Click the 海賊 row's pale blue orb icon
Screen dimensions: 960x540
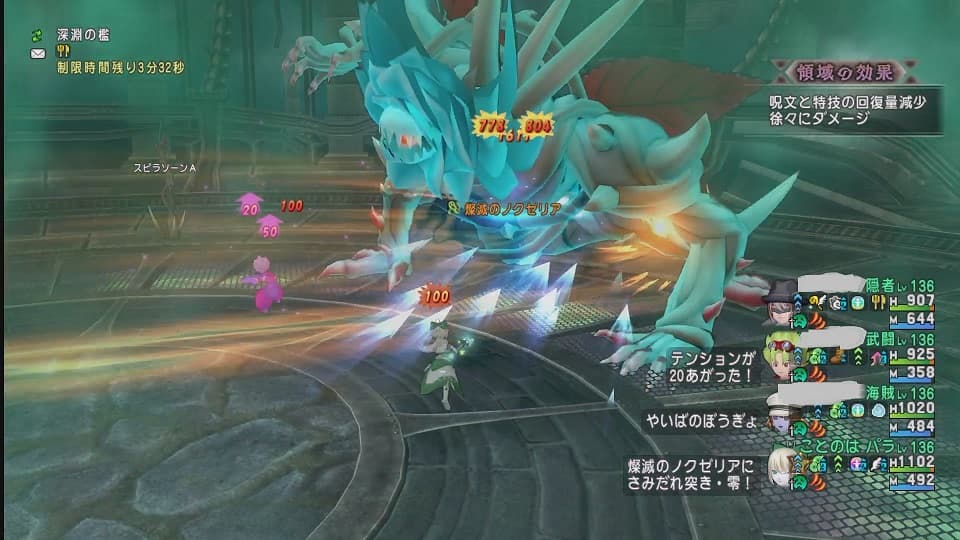click(x=877, y=409)
